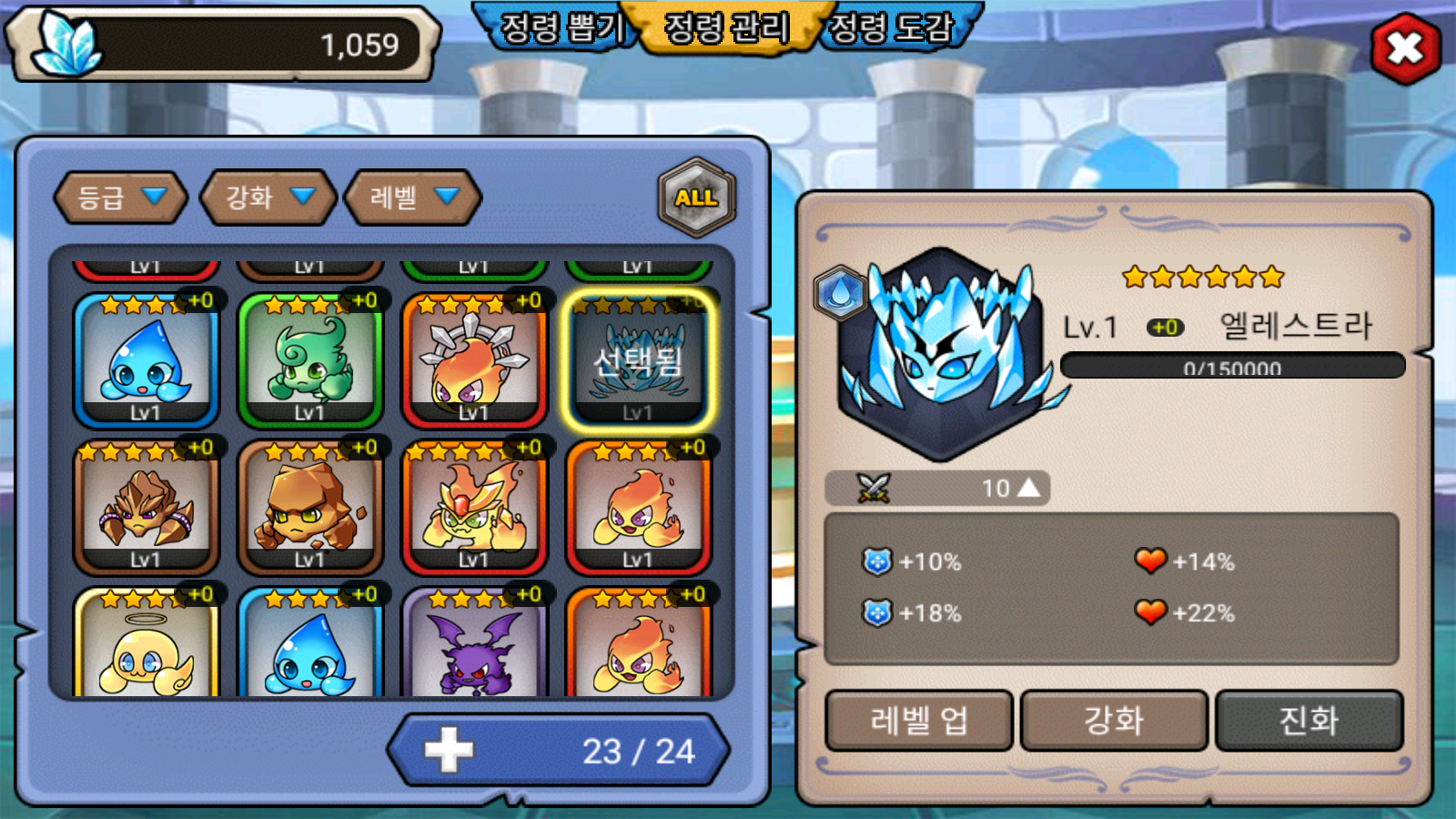Click the selected 선택됨 ice spirit tile
The height and width of the screenshot is (819, 1456).
click(638, 361)
